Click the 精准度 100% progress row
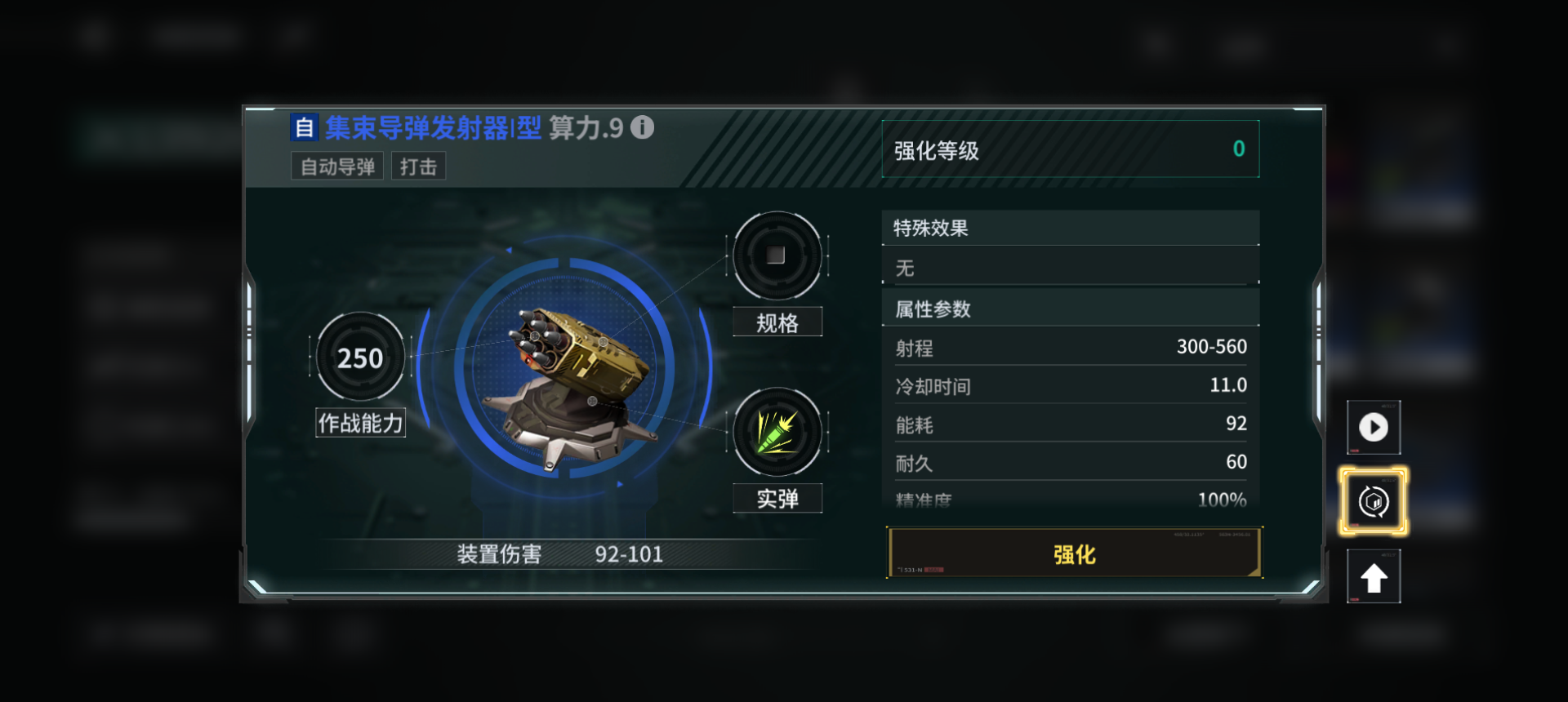Viewport: 1568px width, 702px height. click(1071, 499)
